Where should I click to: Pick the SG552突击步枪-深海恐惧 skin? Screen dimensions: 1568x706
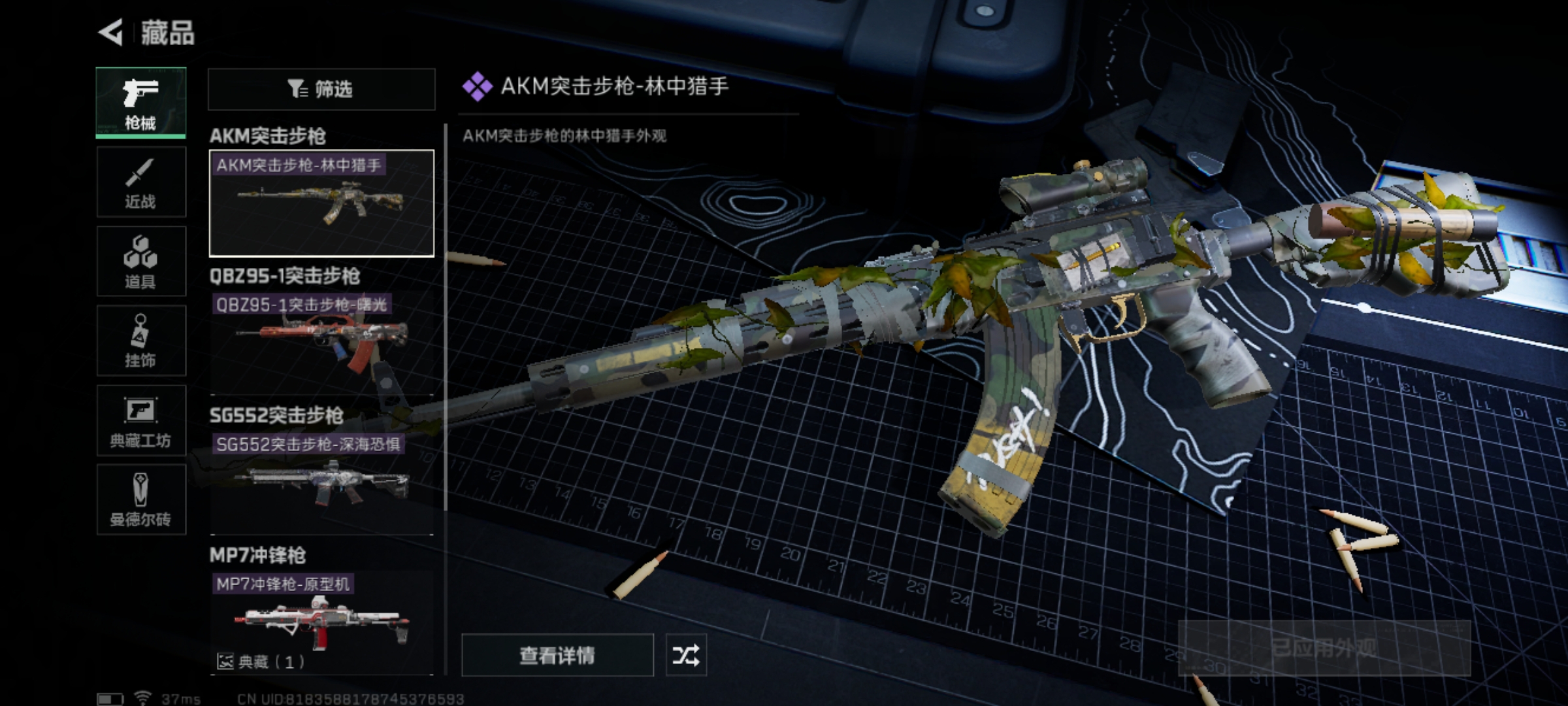tap(321, 483)
